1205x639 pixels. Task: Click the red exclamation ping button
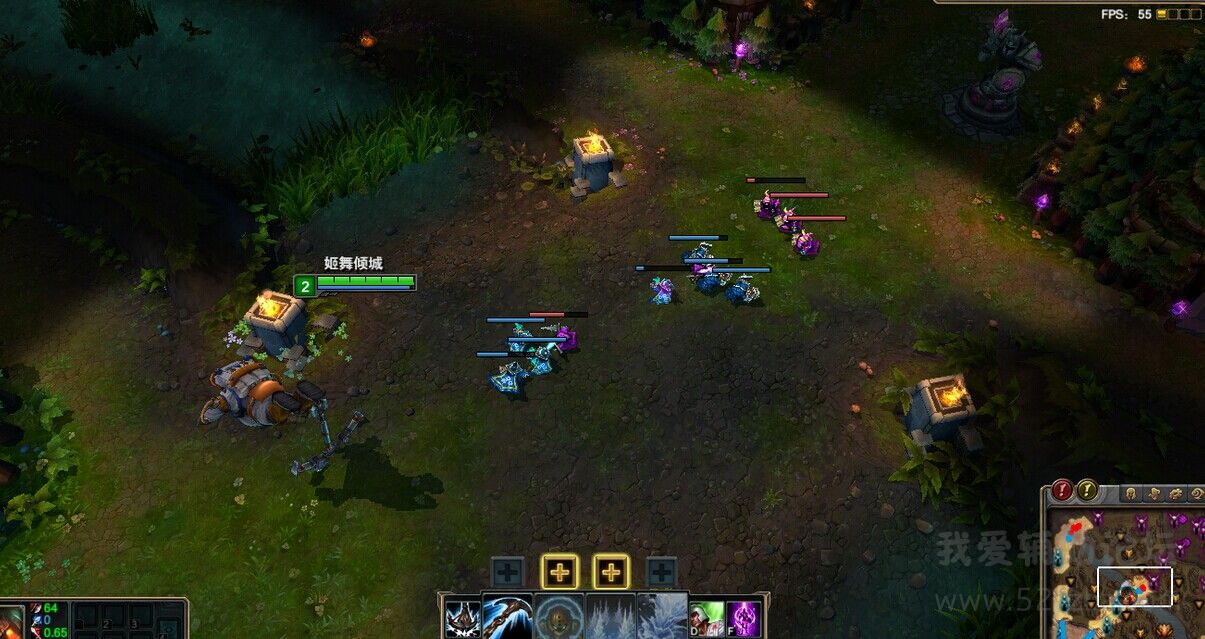(x=1062, y=491)
